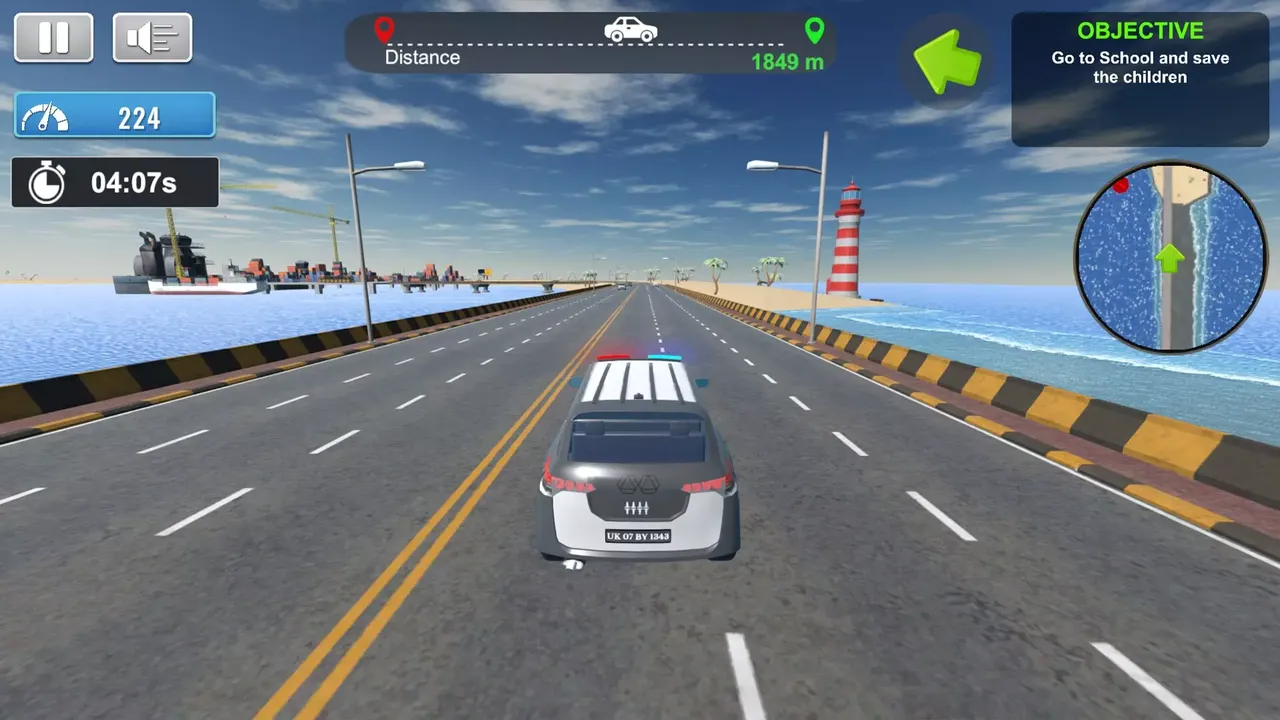The height and width of the screenshot is (720, 1280).
Task: Toggle the sound button off
Action: click(x=152, y=38)
